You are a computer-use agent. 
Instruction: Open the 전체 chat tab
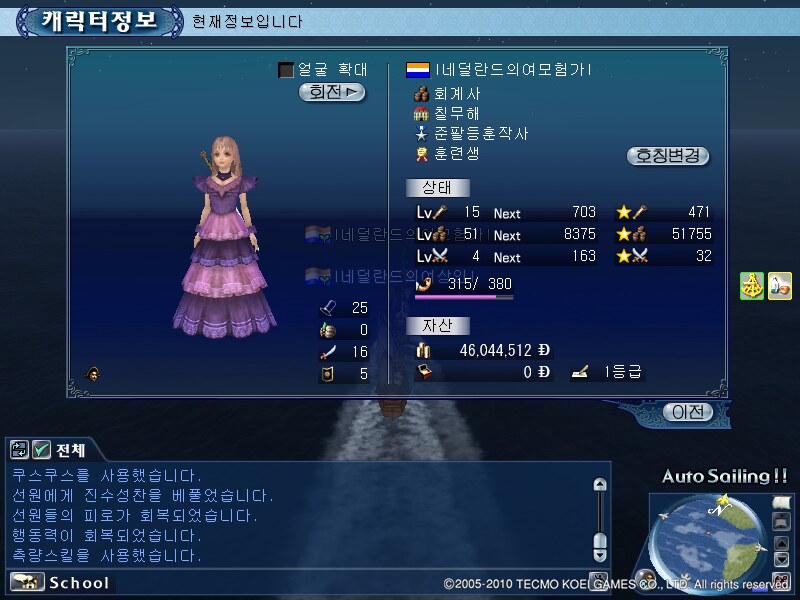(71, 450)
